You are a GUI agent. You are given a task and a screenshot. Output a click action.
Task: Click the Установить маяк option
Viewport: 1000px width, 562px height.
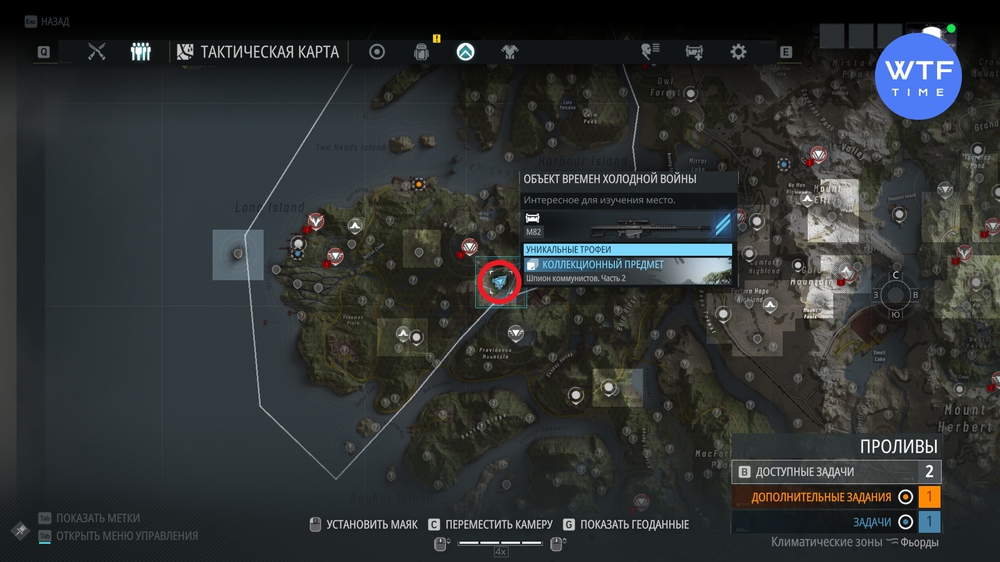[371, 524]
